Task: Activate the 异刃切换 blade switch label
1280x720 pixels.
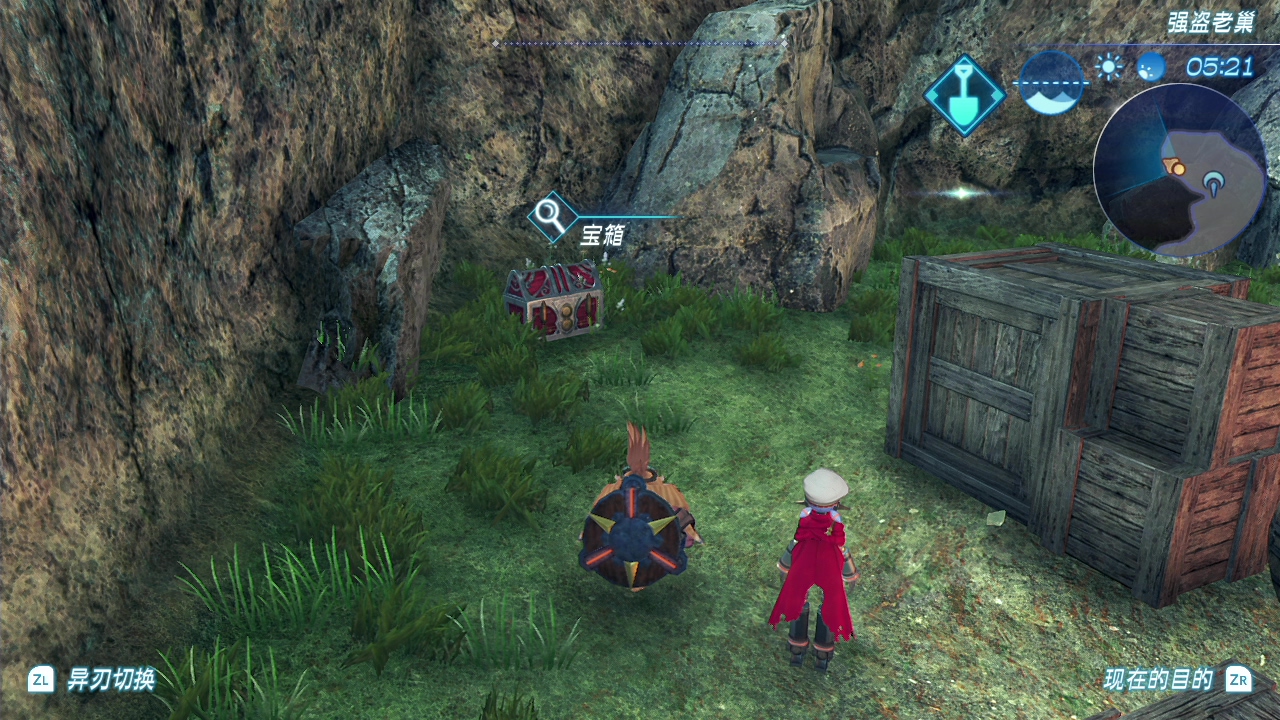Action: [x=110, y=680]
